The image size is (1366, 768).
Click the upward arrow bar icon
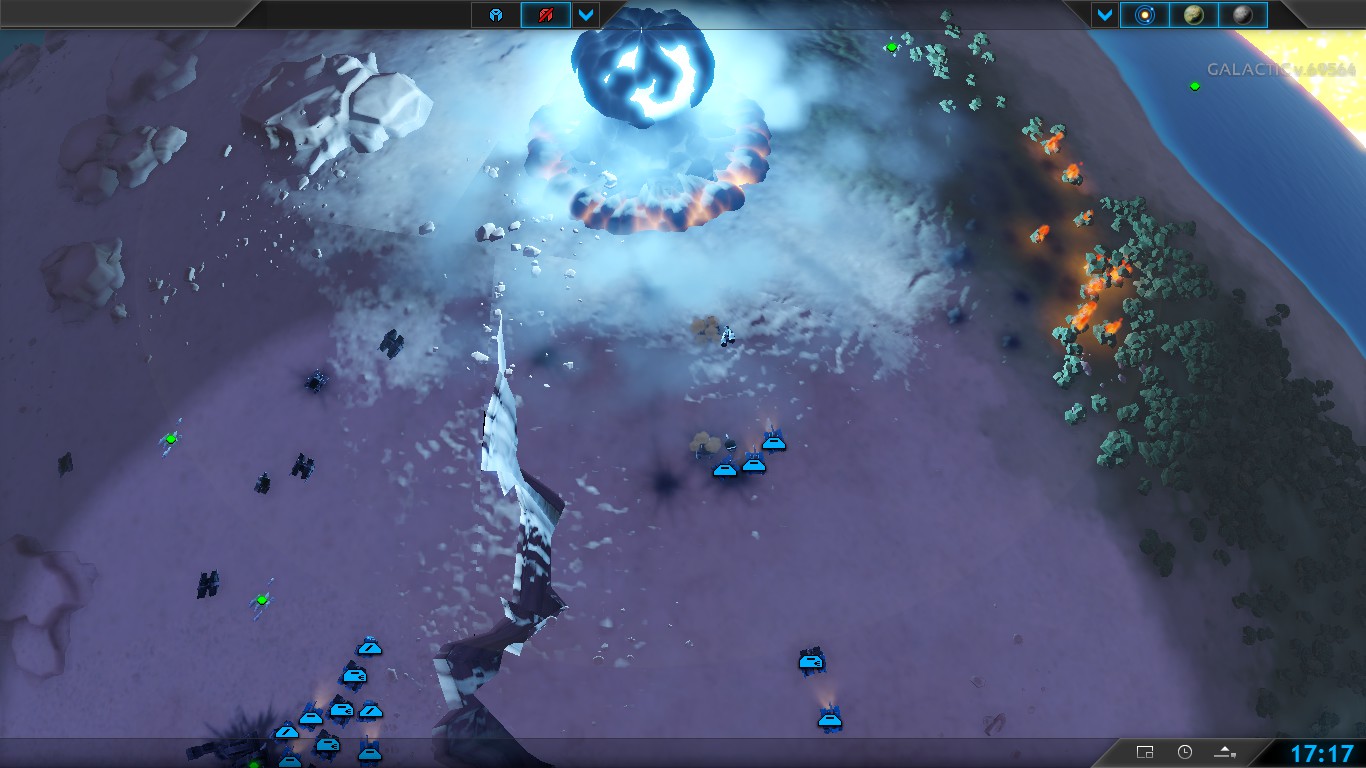pos(1225,752)
